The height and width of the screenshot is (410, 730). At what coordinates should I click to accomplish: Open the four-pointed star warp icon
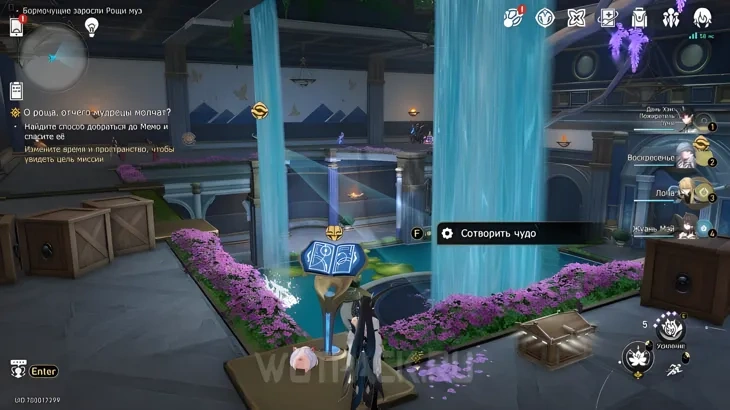point(576,17)
